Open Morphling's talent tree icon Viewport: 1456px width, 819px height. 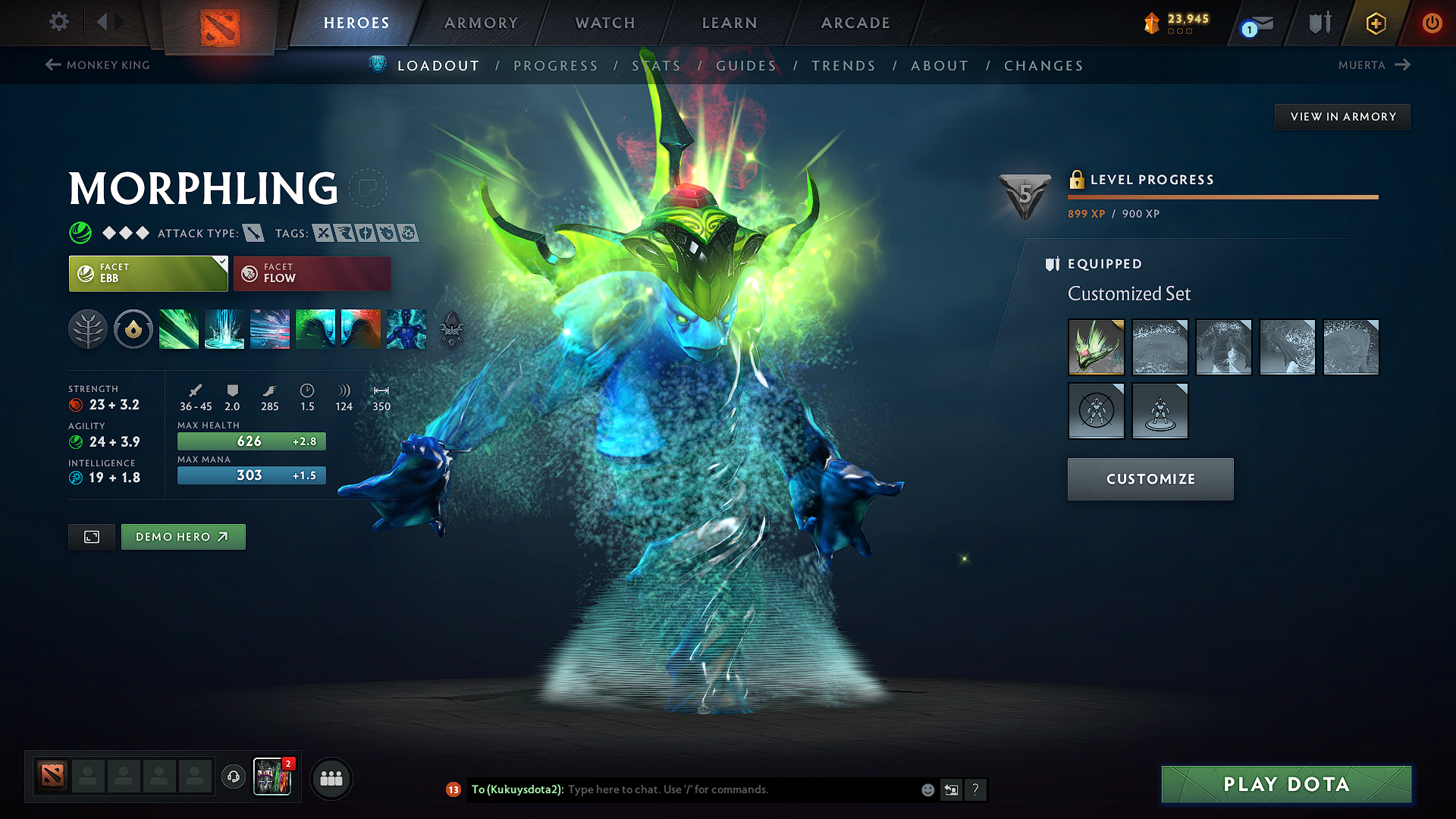tap(88, 329)
